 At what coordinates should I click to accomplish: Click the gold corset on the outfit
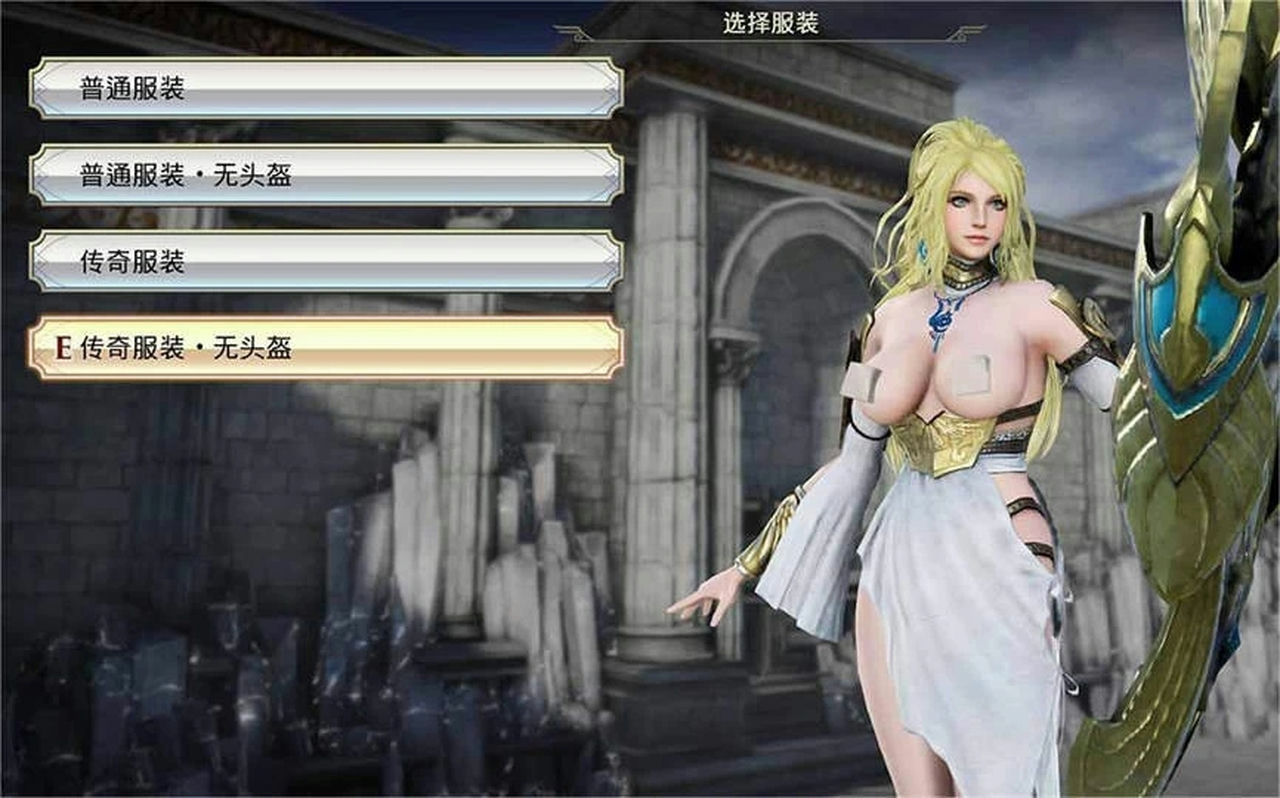click(950, 440)
